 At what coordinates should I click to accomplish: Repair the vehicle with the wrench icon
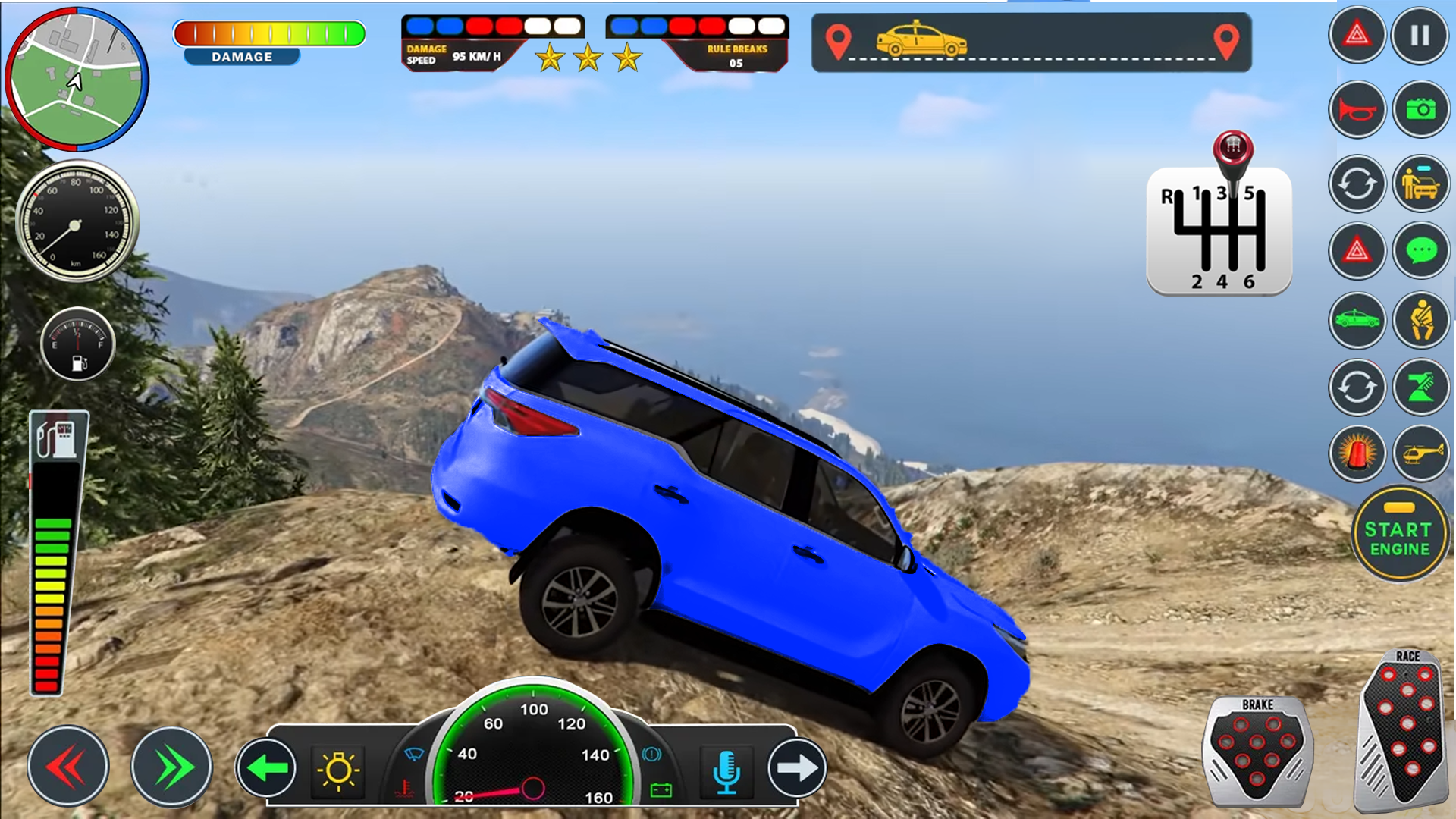(1422, 387)
